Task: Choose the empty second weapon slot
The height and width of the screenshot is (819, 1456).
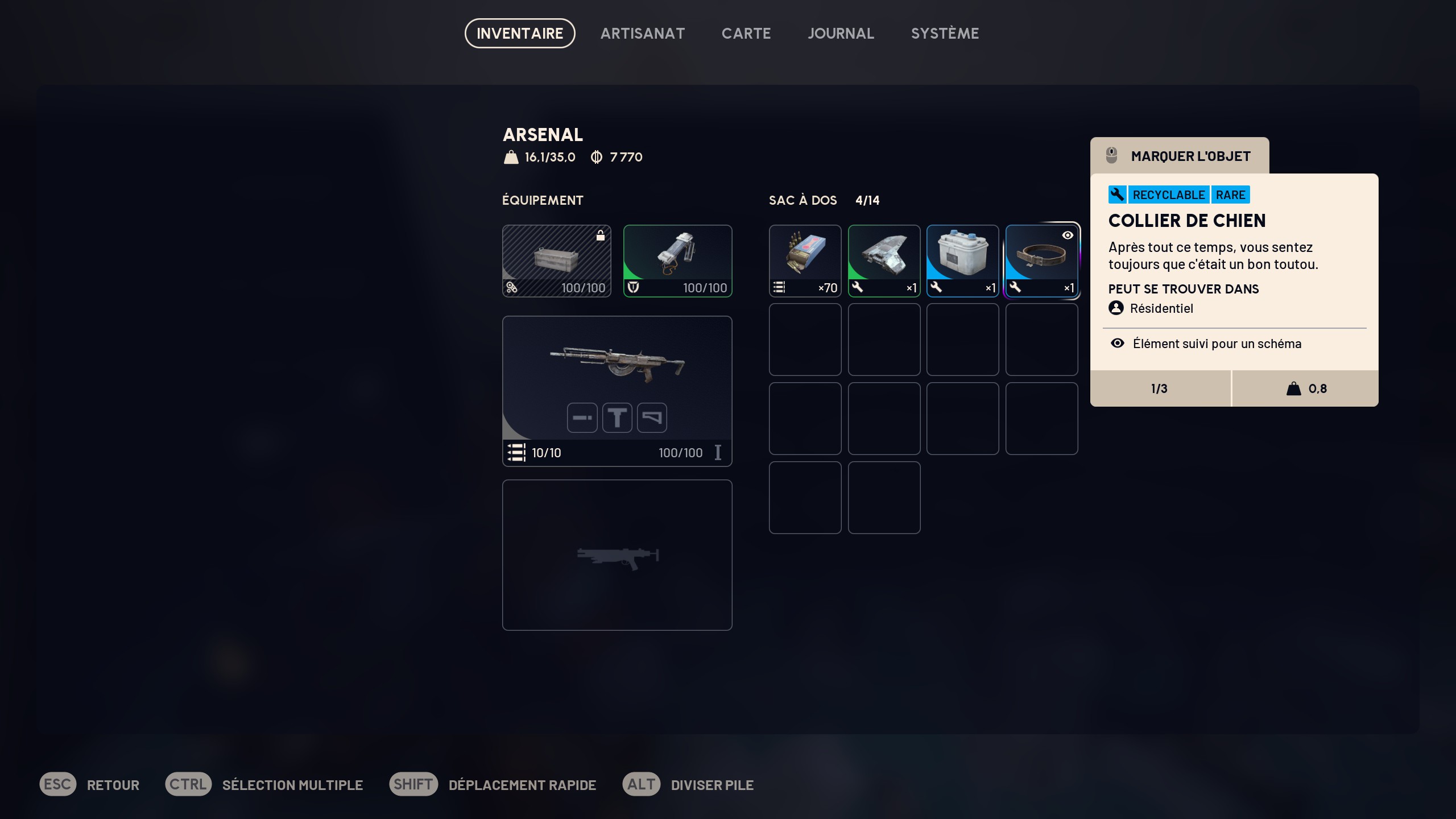Action: 617,555
